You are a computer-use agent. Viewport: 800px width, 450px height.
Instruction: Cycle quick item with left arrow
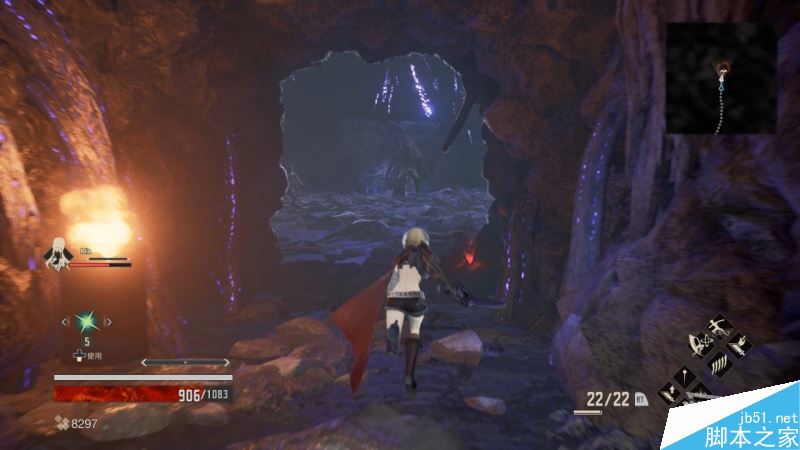[x=65, y=322]
